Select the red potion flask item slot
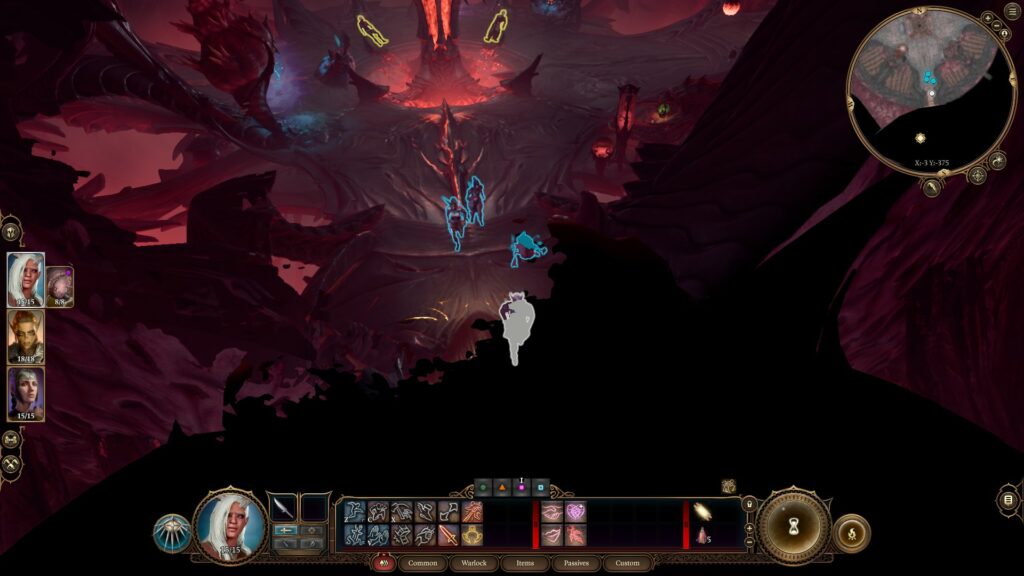Image resolution: width=1024 pixels, height=576 pixels. pyautogui.click(x=703, y=535)
